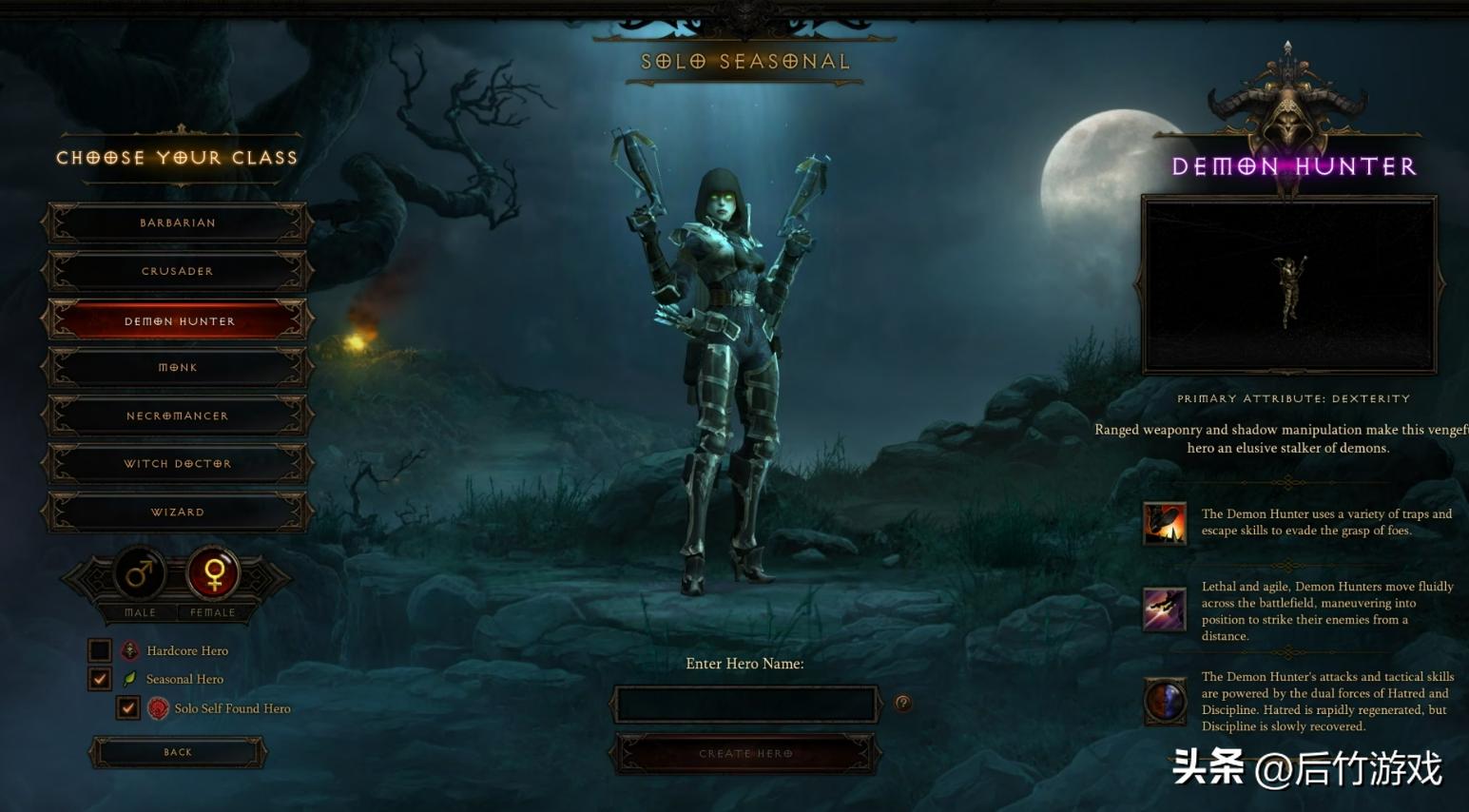Click the Create Hero button

point(744,753)
